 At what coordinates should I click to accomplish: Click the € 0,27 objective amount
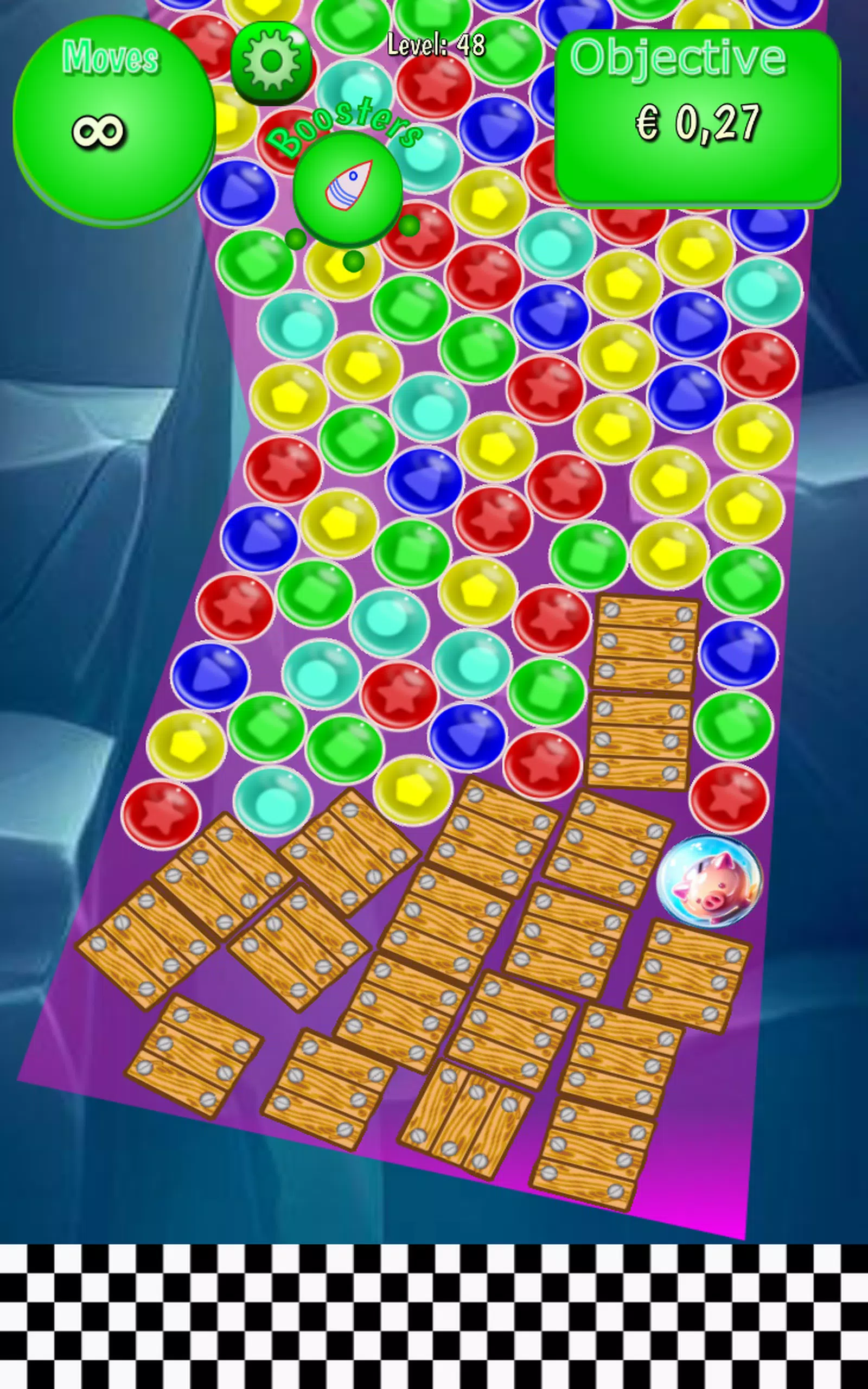[699, 123]
